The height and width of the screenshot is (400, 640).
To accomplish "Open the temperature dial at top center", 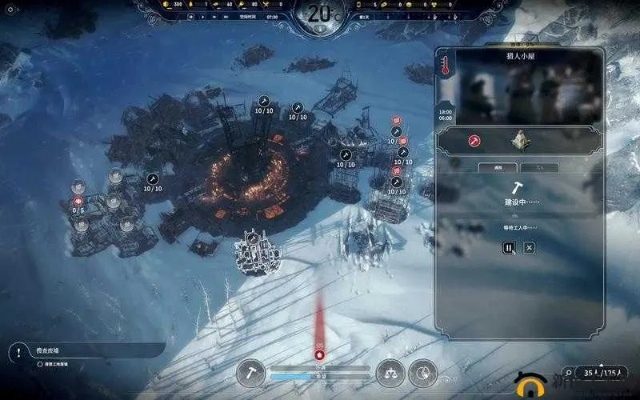I will [x=319, y=14].
